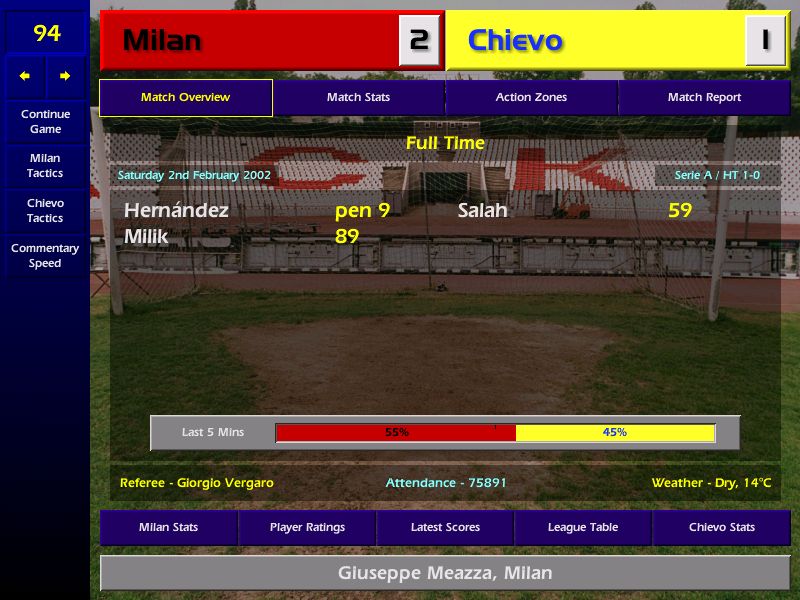Continue the game
Image resolution: width=800 pixels, height=600 pixels.
point(45,121)
